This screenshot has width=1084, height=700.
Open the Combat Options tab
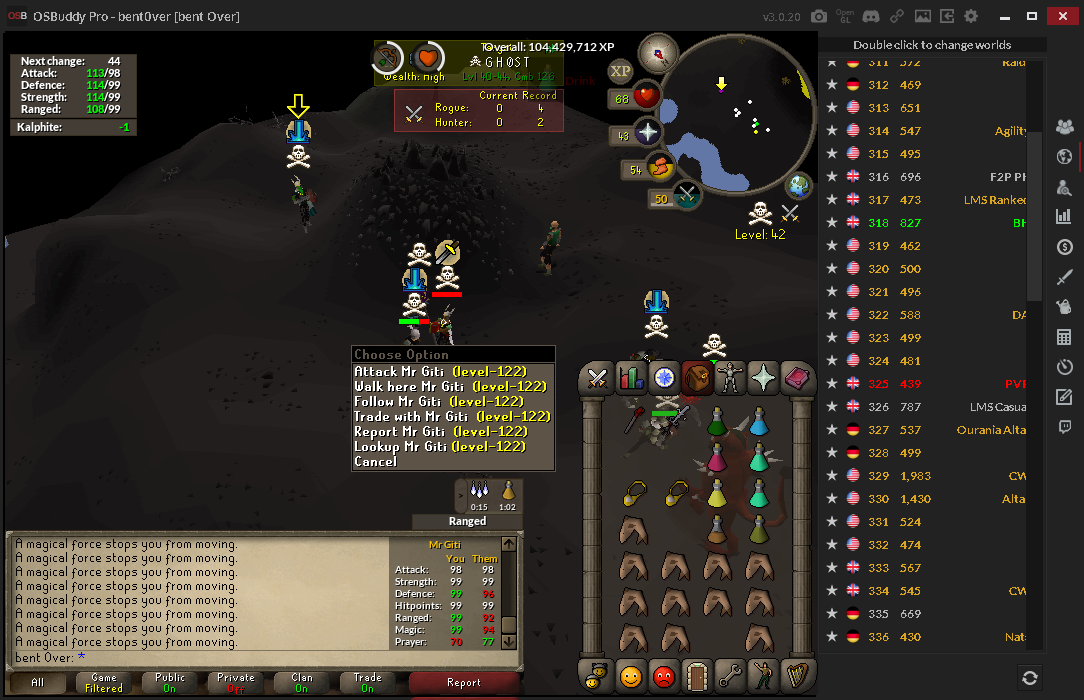click(x=598, y=378)
